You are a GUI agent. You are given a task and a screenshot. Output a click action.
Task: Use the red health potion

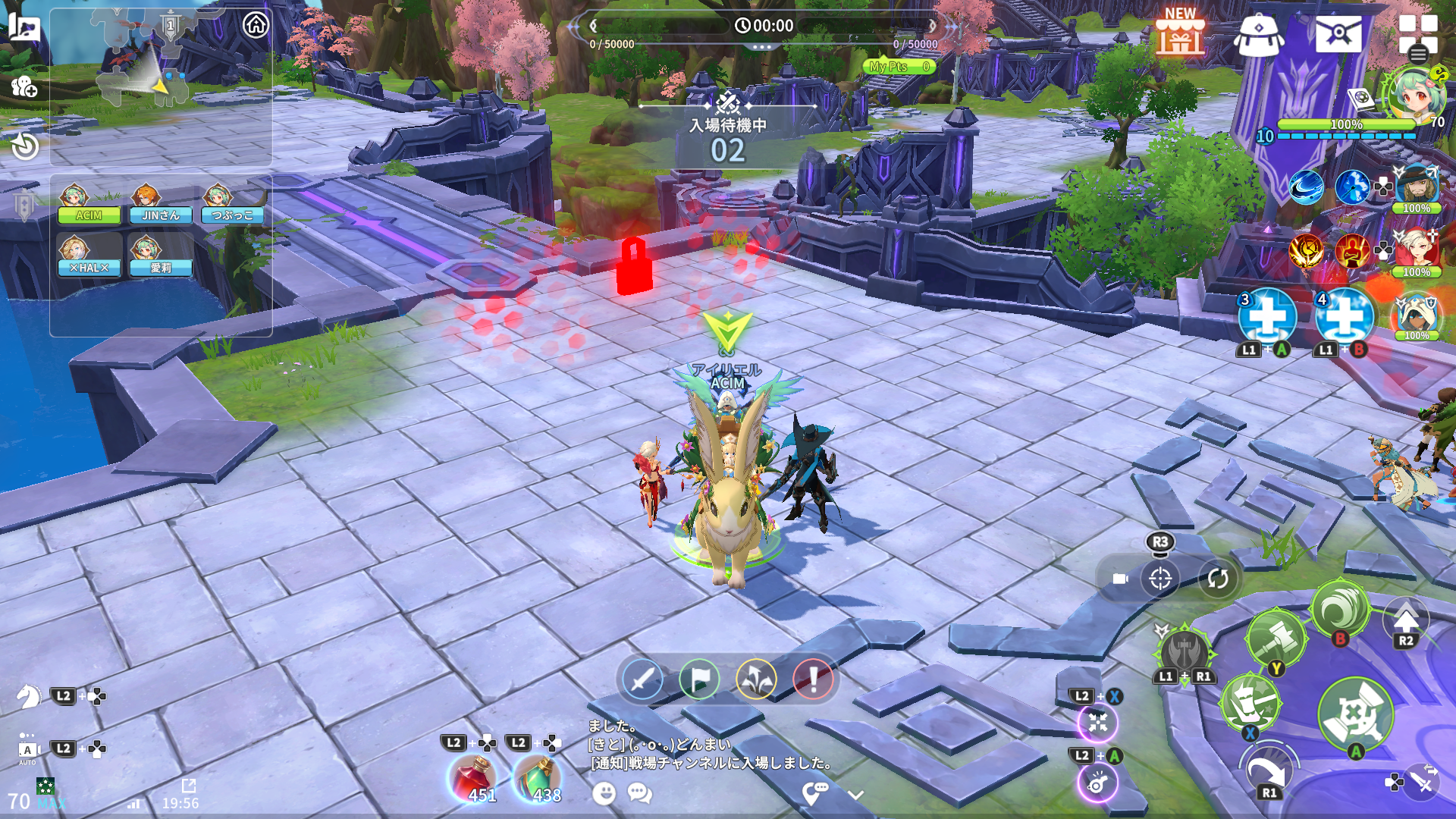point(473,779)
